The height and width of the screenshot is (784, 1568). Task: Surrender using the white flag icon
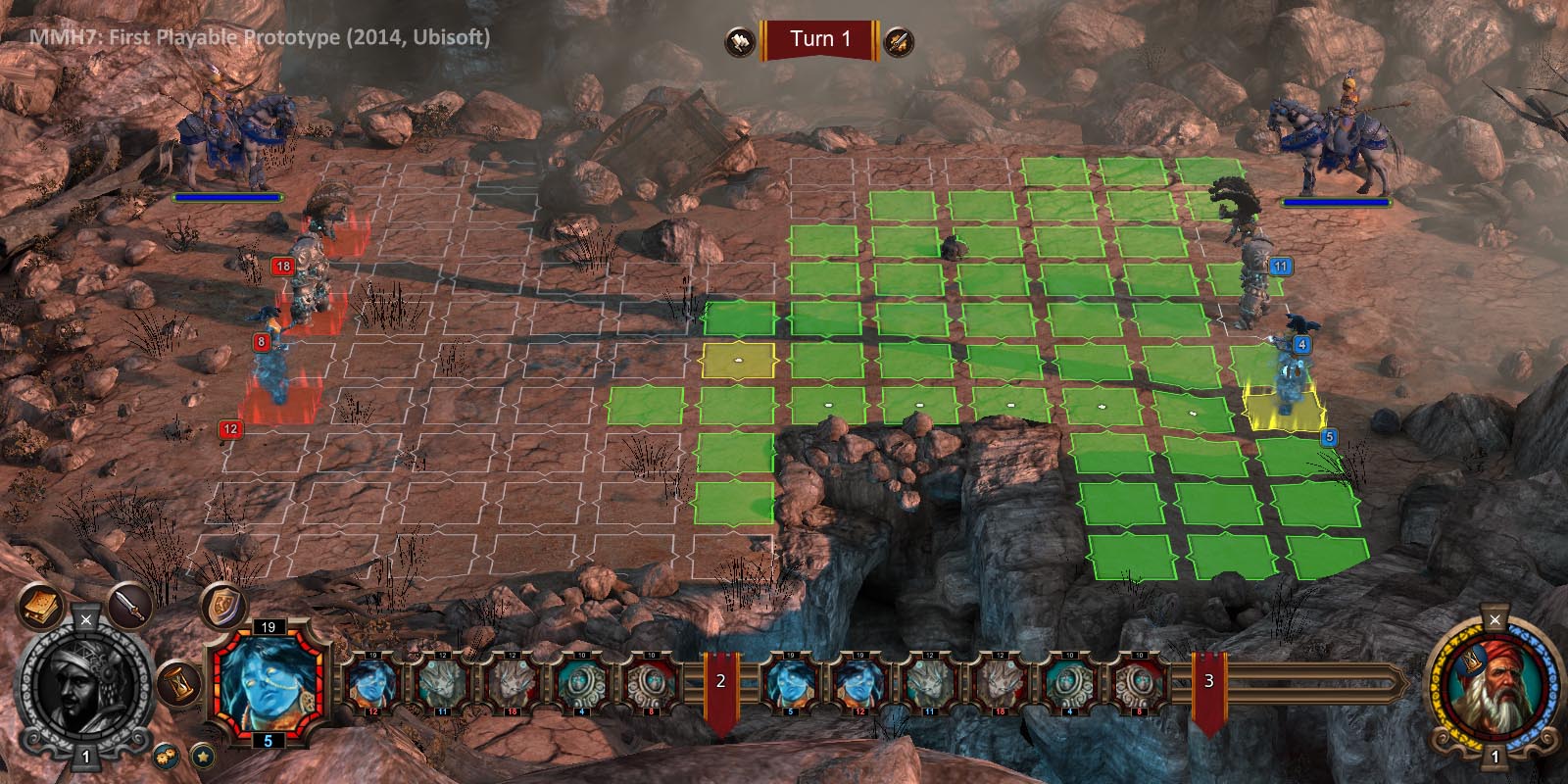tap(740, 41)
